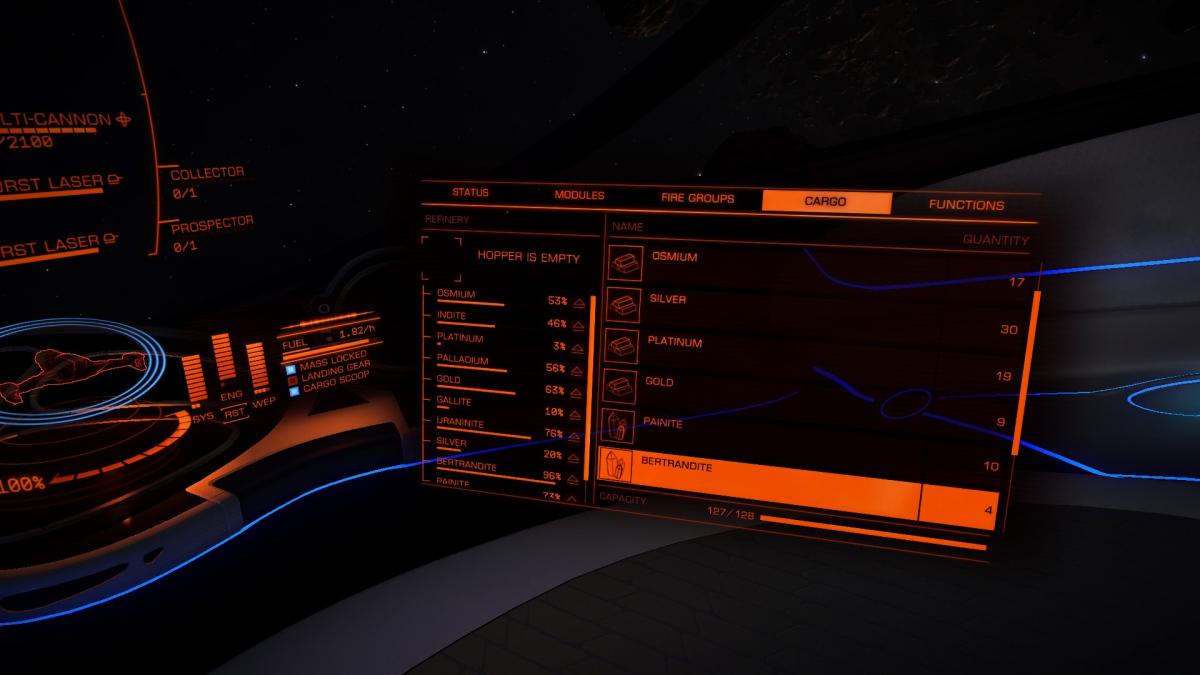The width and height of the screenshot is (1200, 675).
Task: Show the Fire Groups tab
Action: pos(697,198)
